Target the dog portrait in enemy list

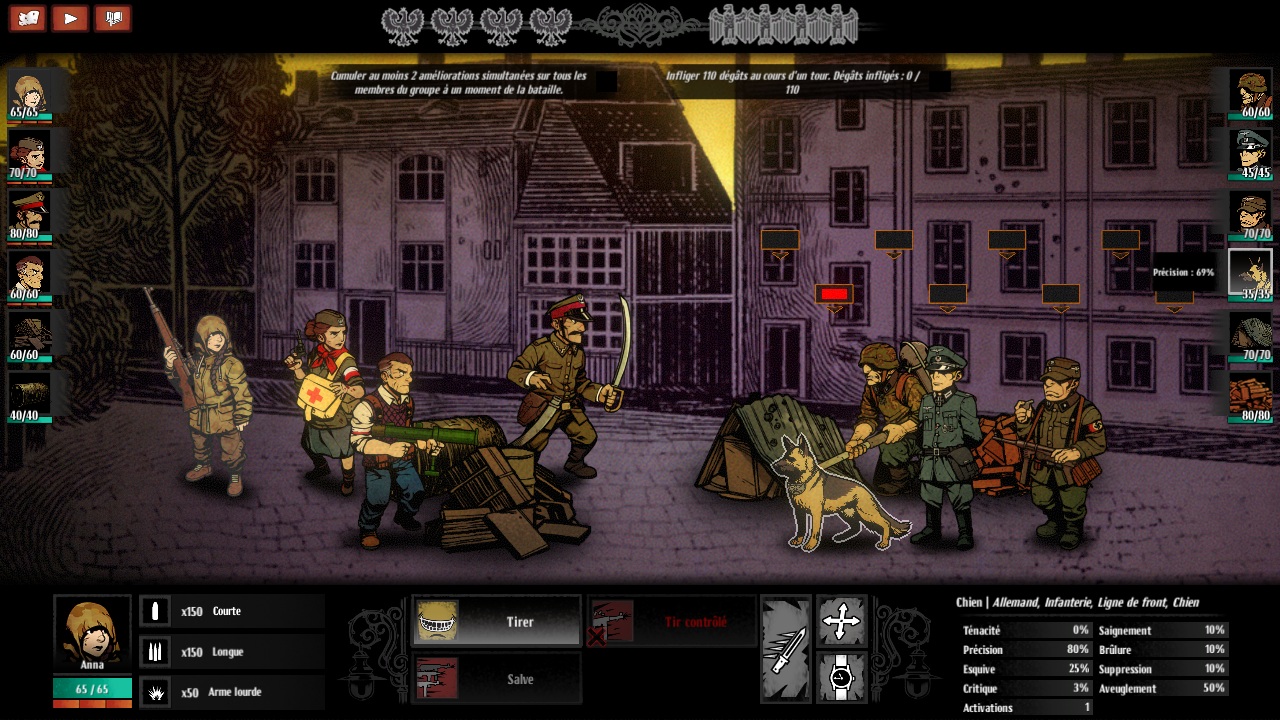(x=1250, y=273)
